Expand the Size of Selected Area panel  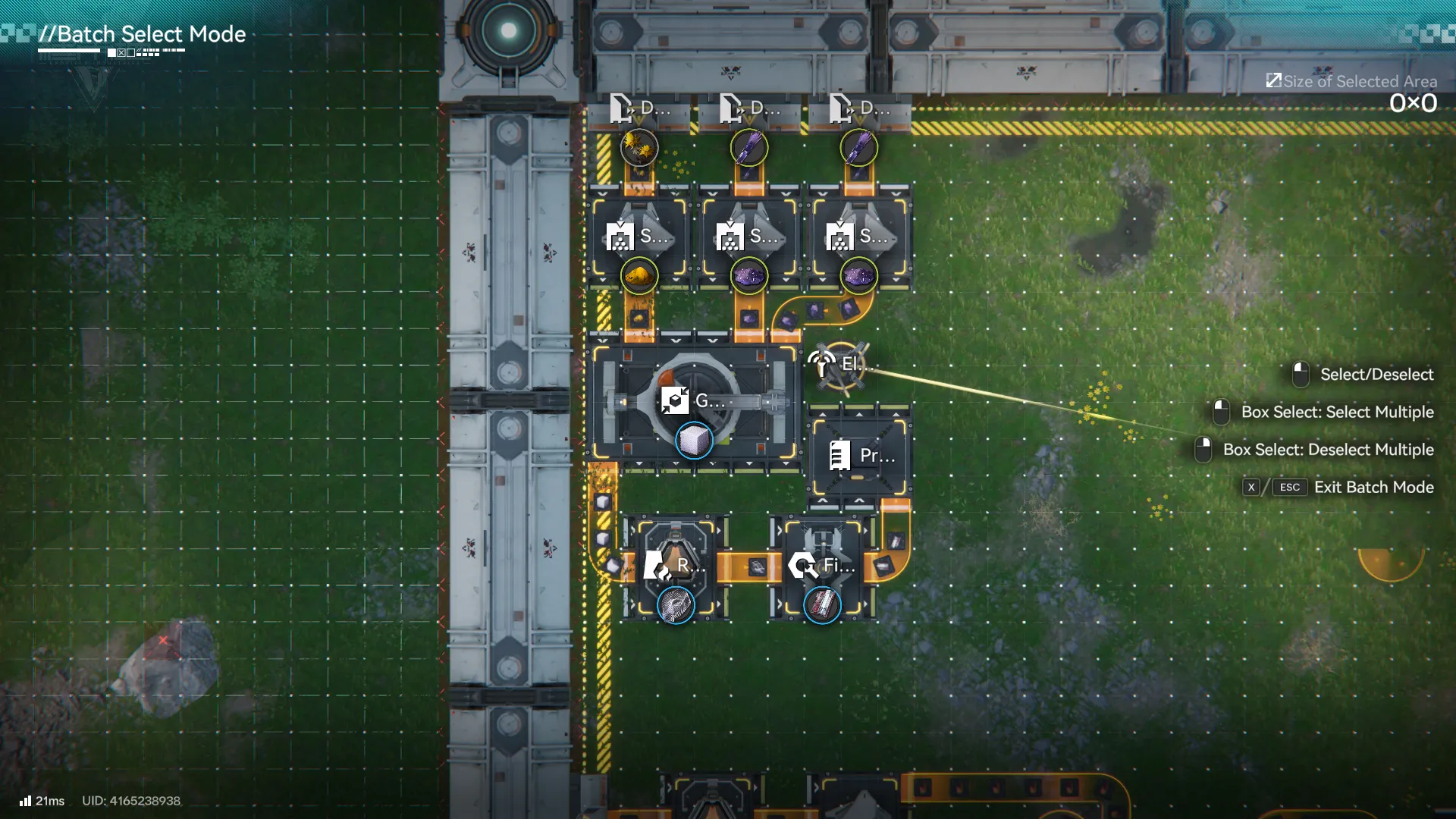1274,80
